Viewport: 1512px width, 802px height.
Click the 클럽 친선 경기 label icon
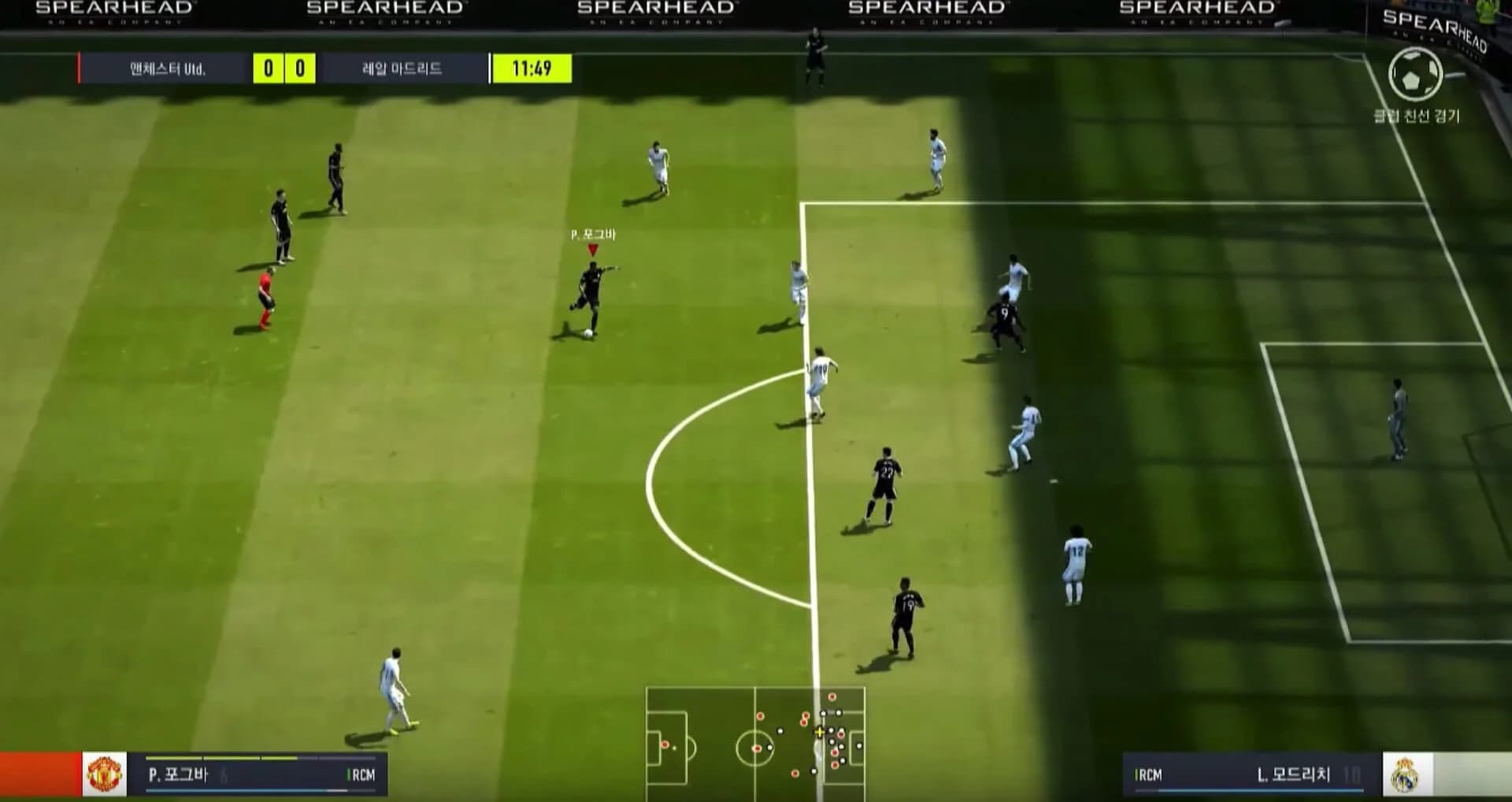click(1417, 113)
